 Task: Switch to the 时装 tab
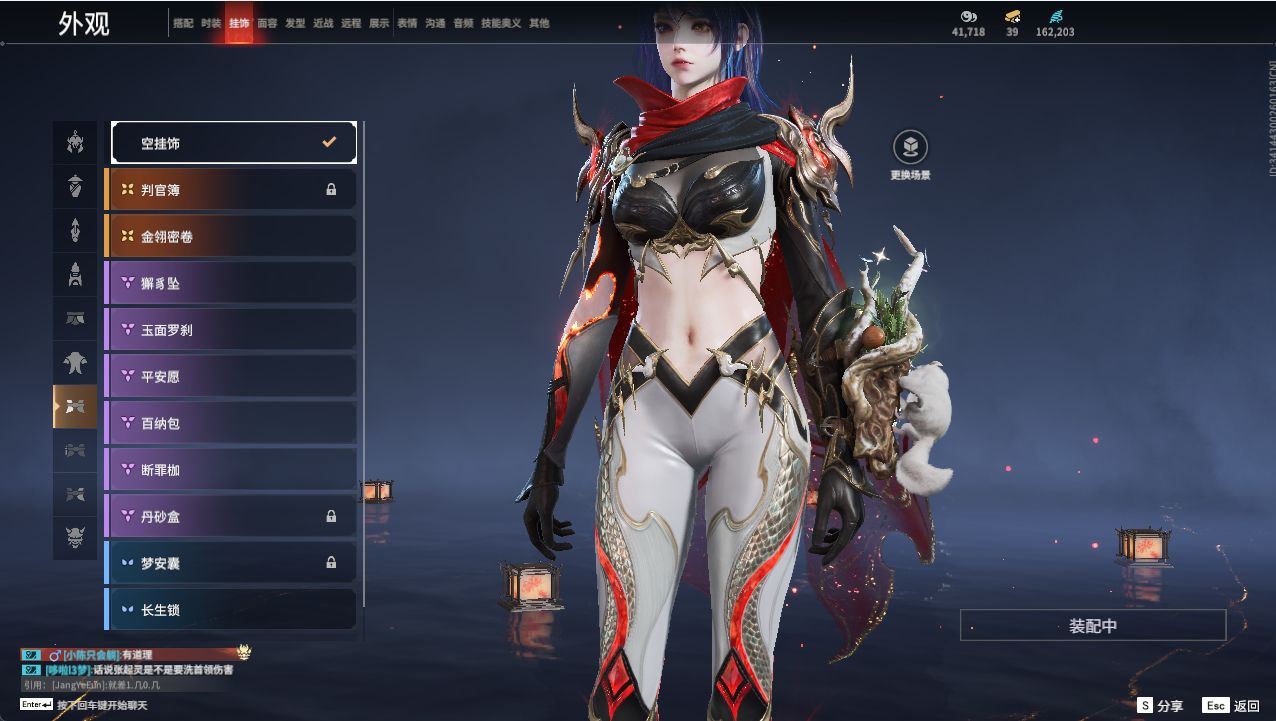211,23
